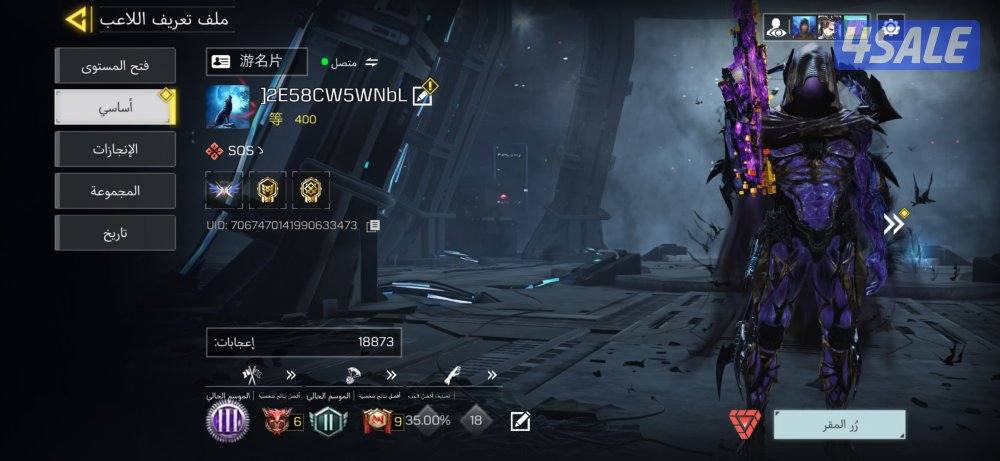Click the زُر المقر button

(839, 424)
